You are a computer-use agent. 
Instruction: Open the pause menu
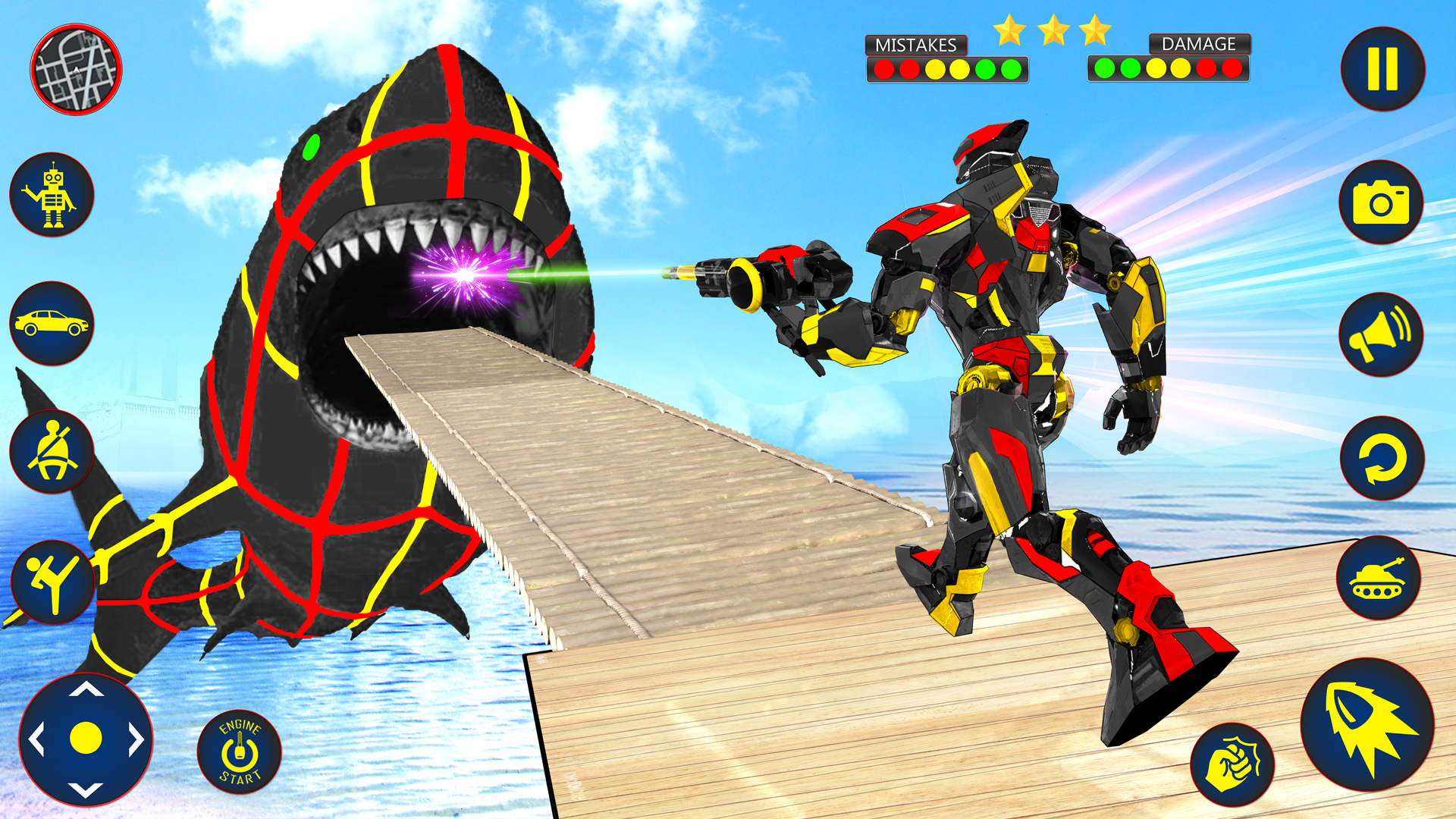(x=1382, y=68)
